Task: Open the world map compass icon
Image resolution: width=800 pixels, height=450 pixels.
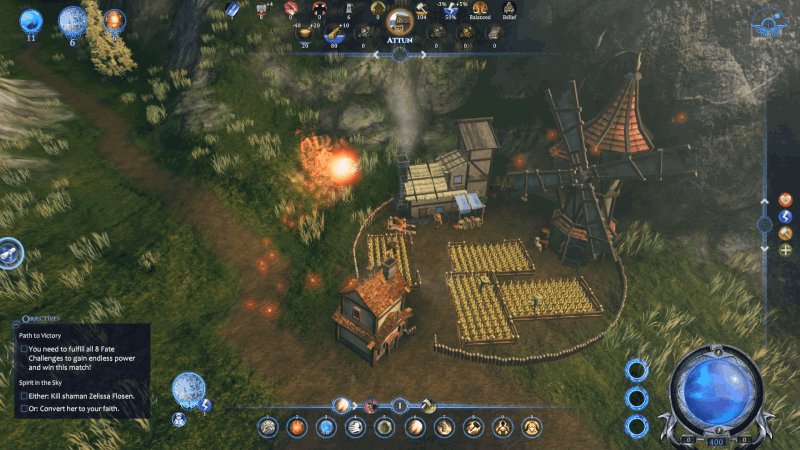Action: tap(768, 20)
